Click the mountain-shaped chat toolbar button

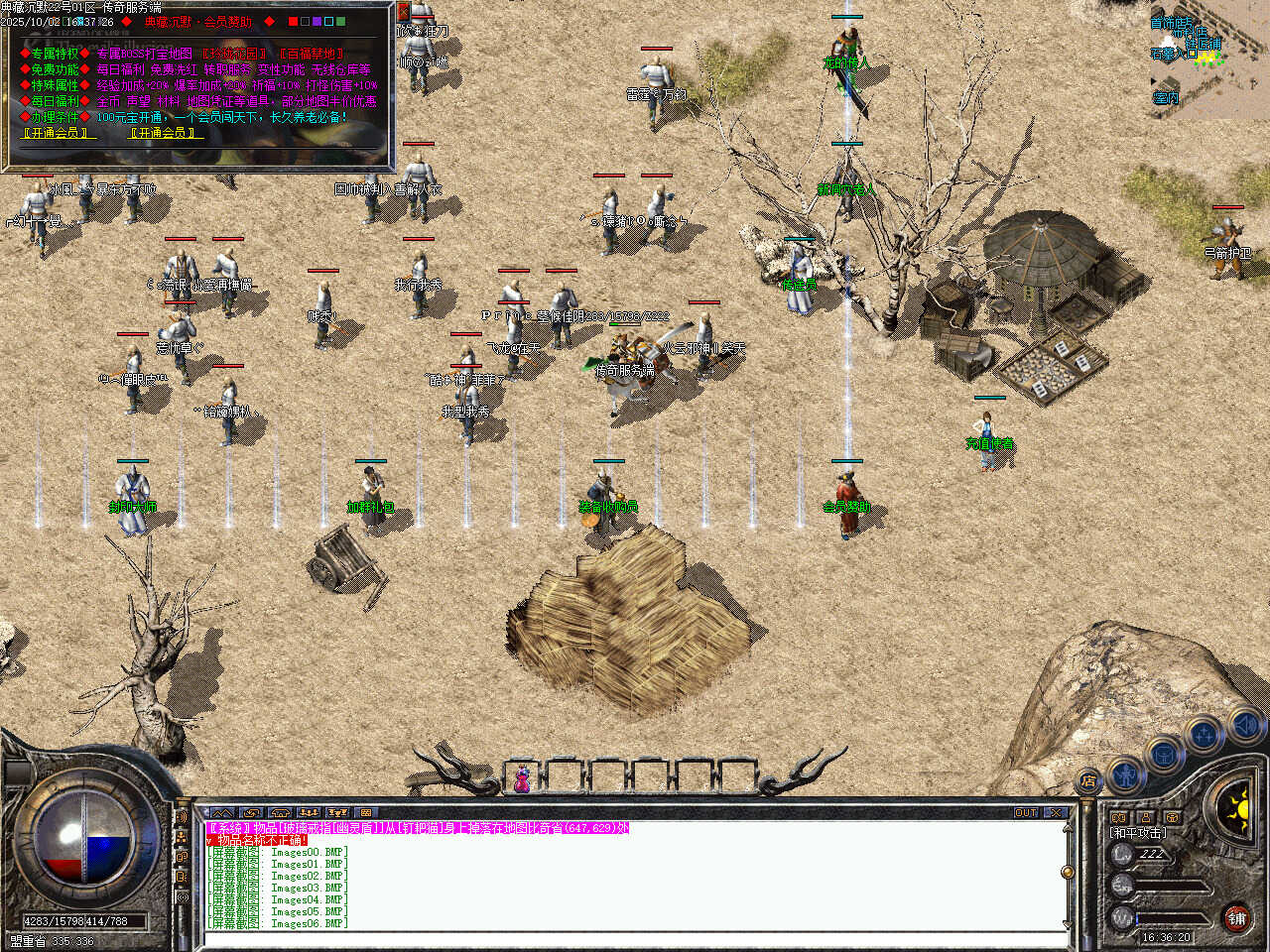(x=221, y=812)
